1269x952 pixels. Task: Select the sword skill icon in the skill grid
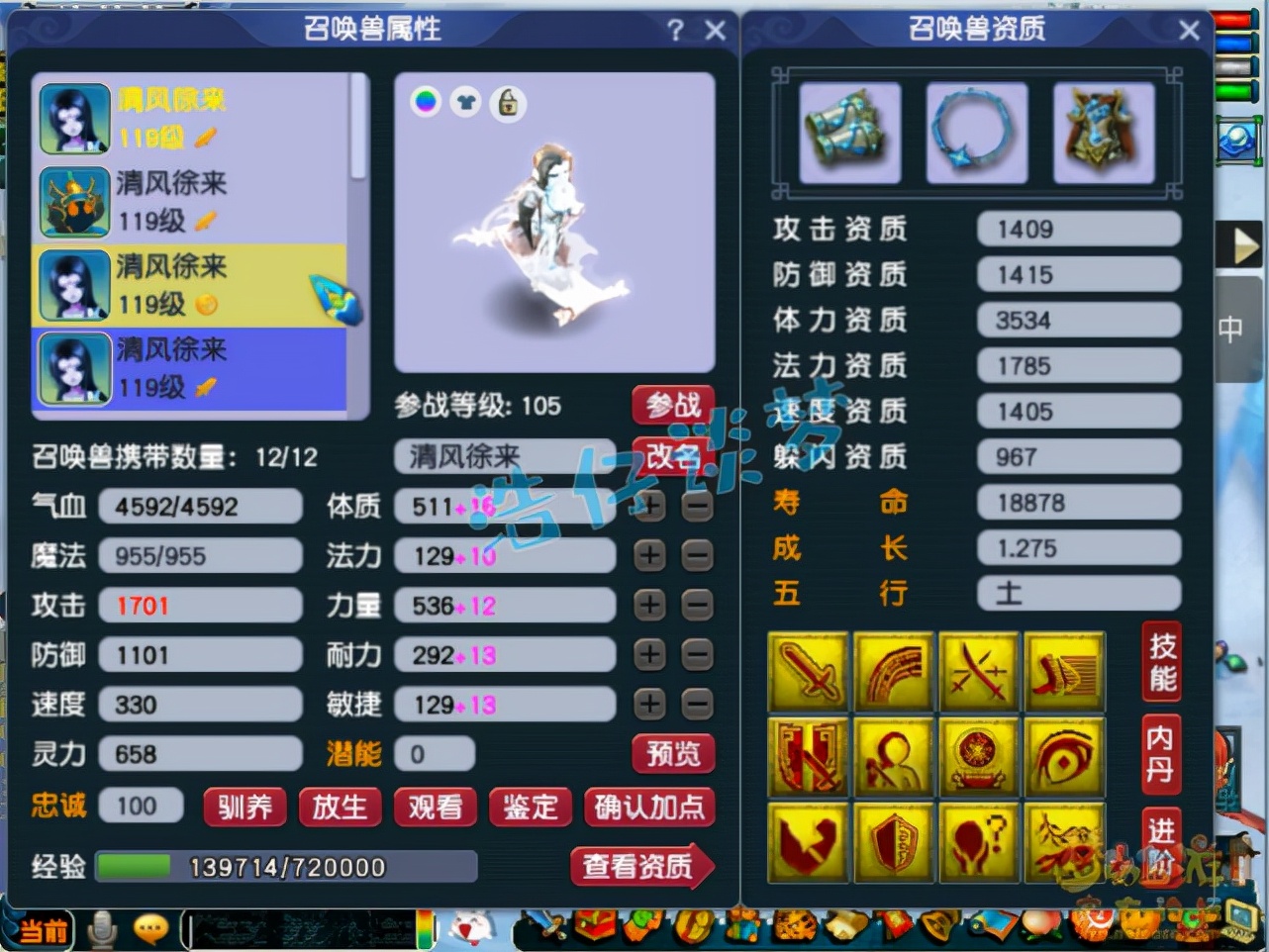coord(808,673)
